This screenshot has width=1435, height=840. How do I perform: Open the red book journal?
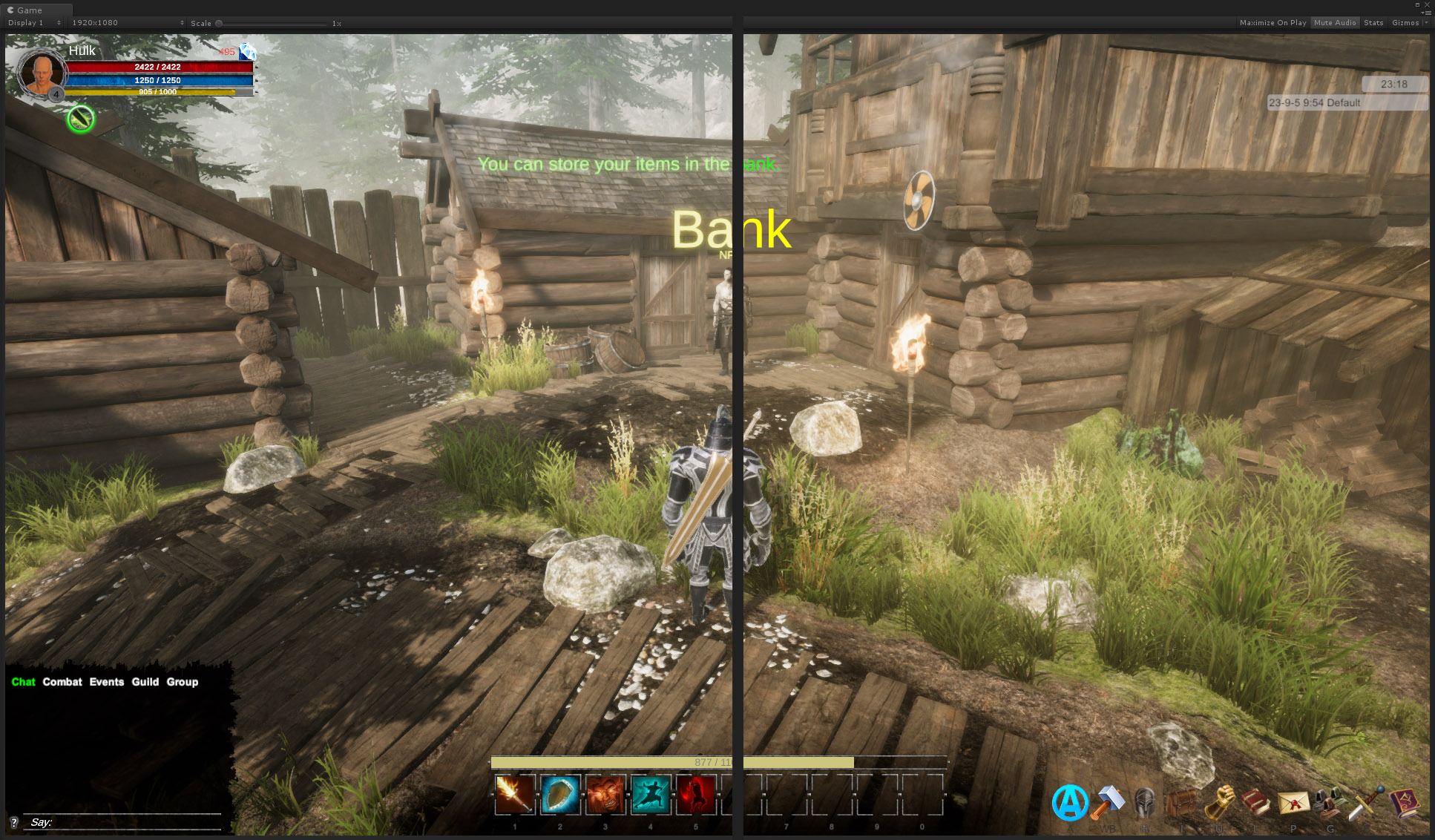[x=1255, y=803]
